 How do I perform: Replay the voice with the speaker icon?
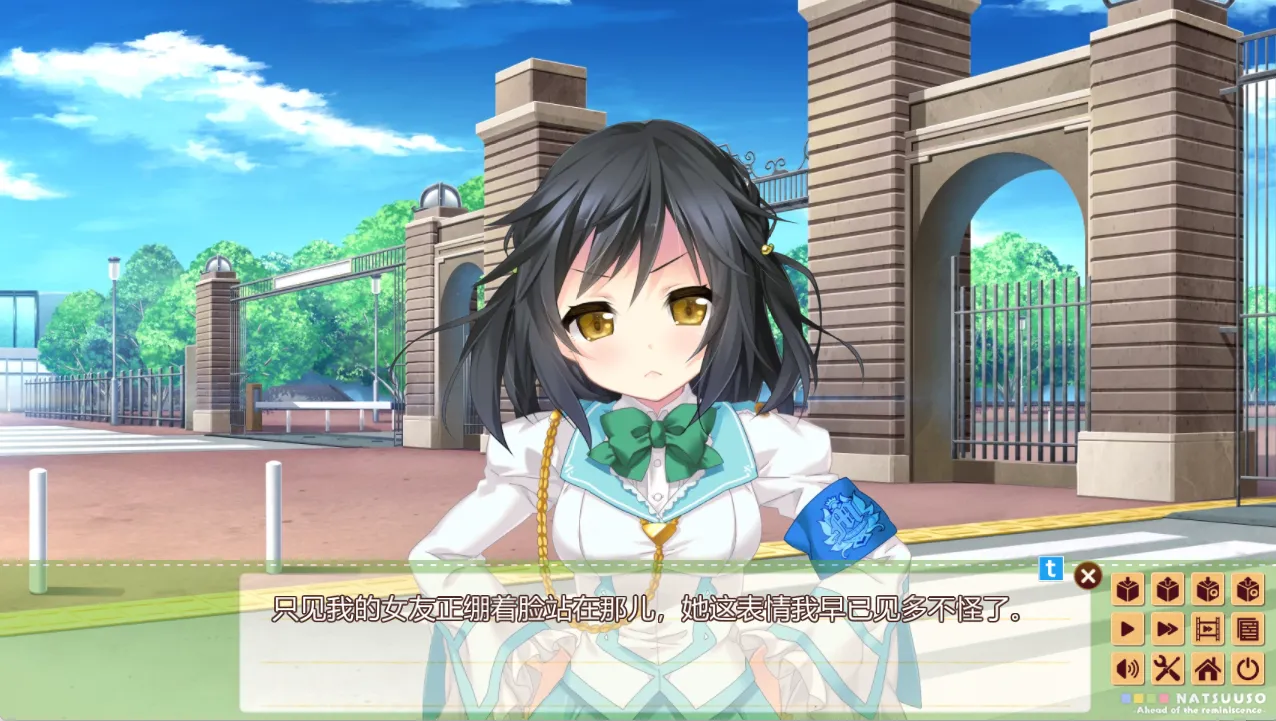[1129, 668]
